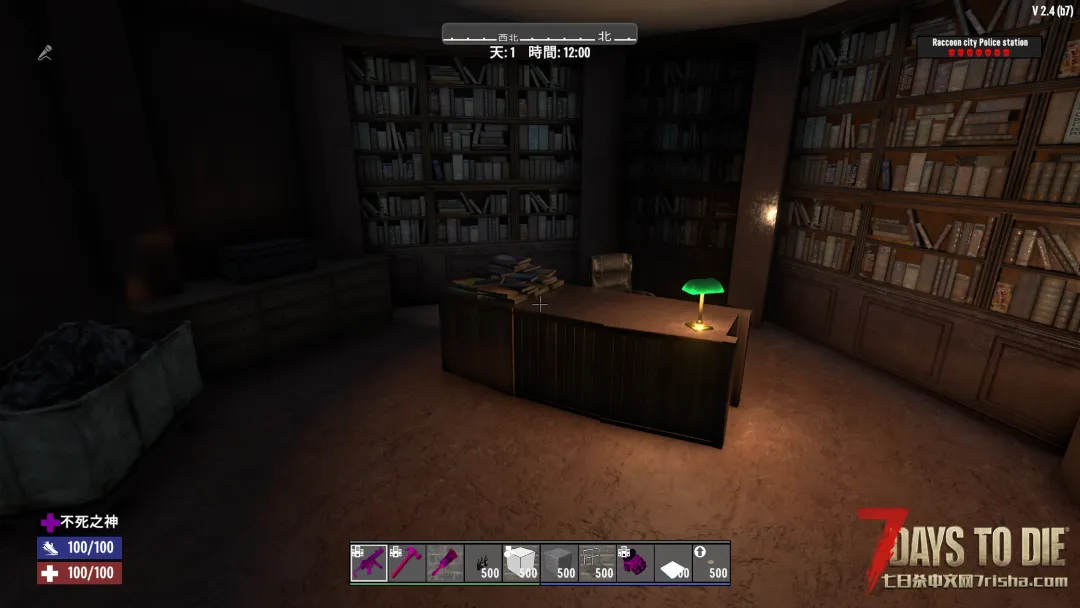Pick the gray concrete block slot

(x=559, y=563)
